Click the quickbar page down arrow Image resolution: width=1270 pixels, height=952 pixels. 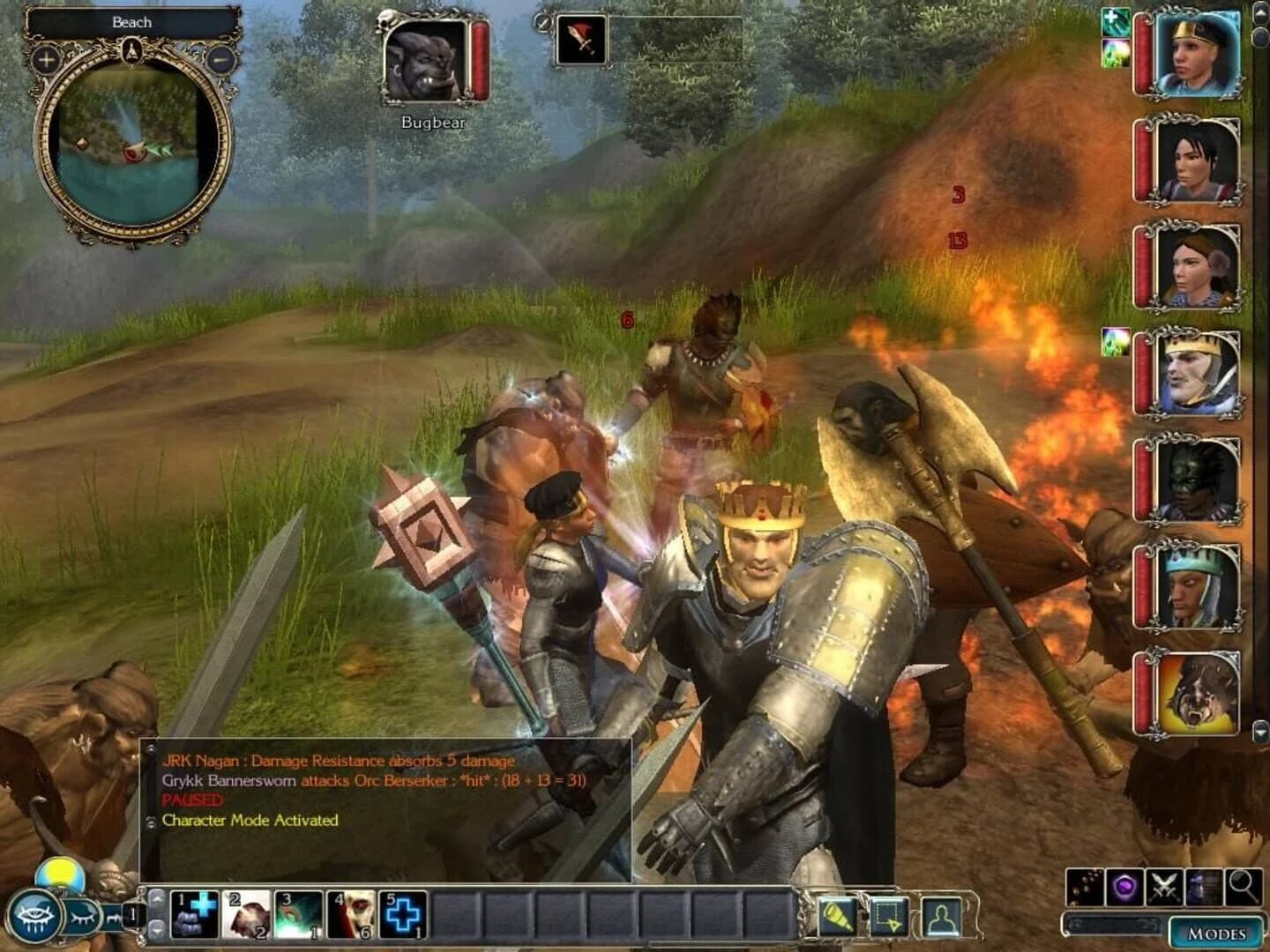click(158, 931)
